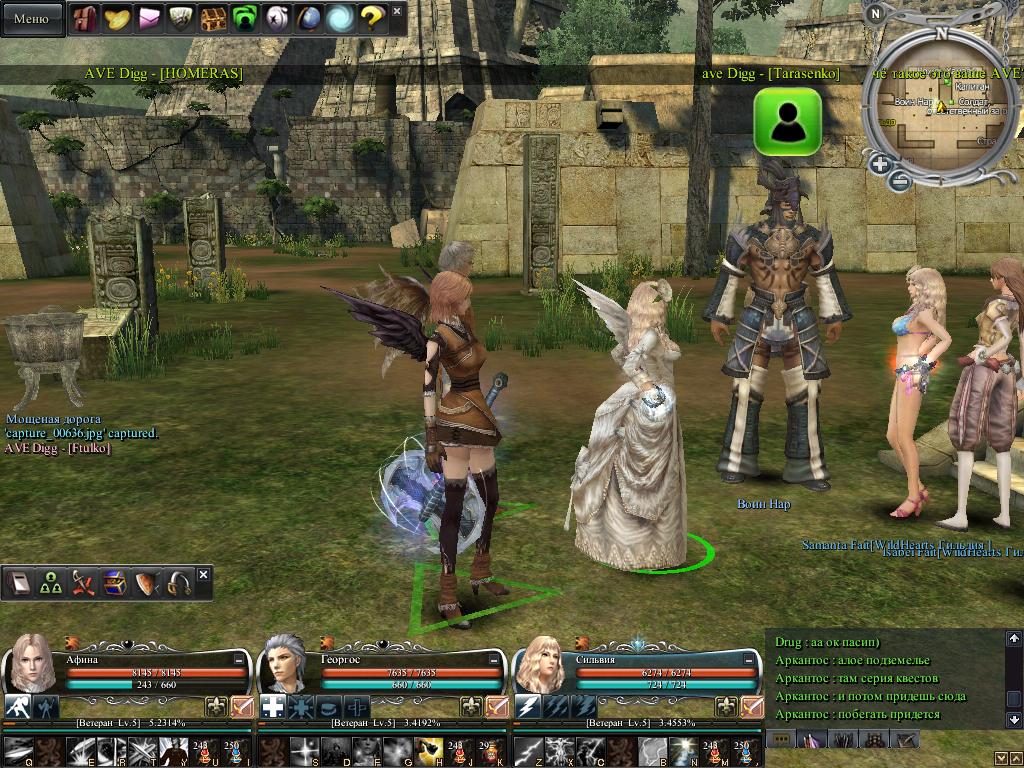Zoom in the minimap with plus button
The height and width of the screenshot is (768, 1024).
pos(880,165)
